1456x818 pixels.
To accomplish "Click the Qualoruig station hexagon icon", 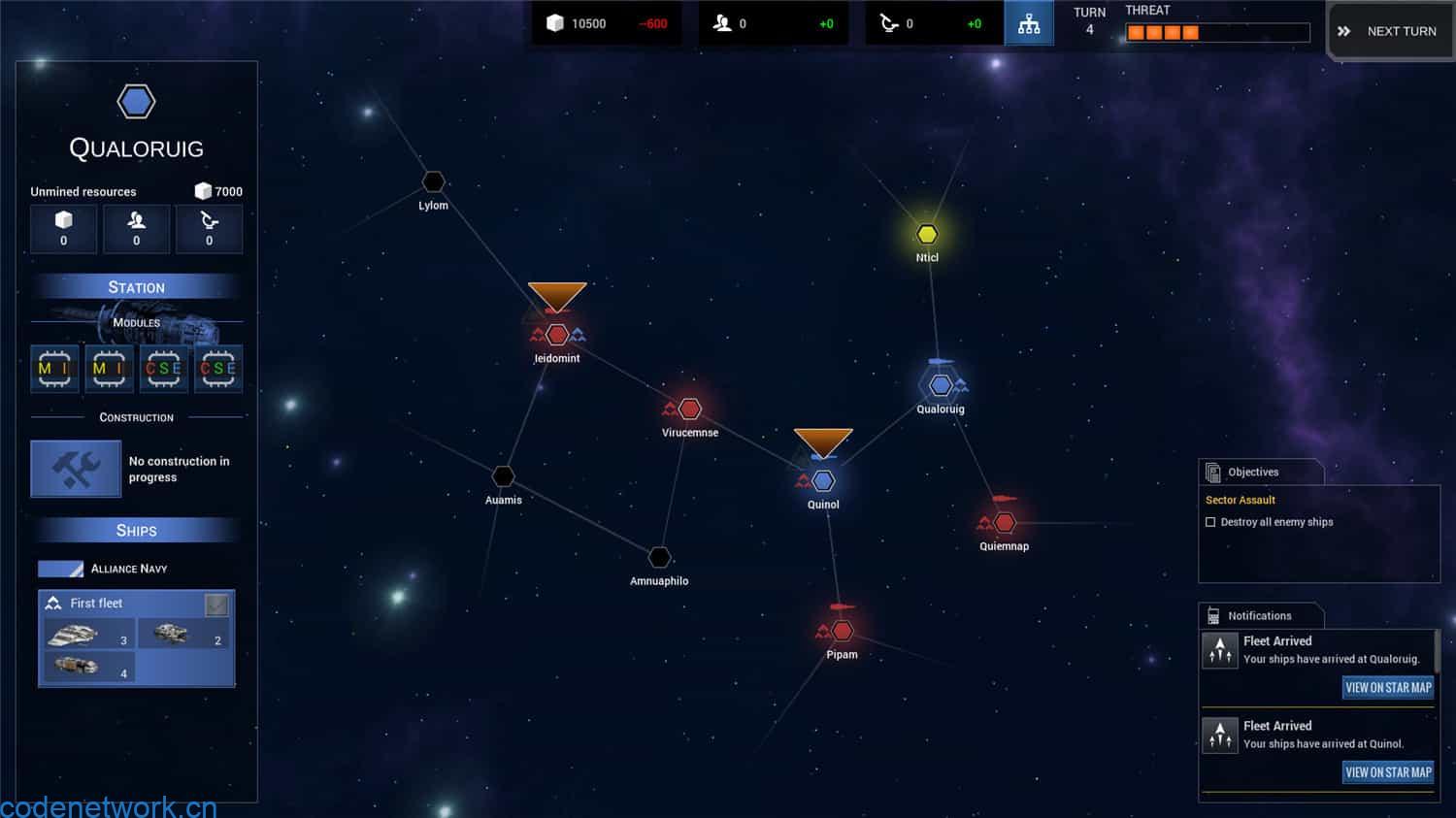I will point(941,384).
